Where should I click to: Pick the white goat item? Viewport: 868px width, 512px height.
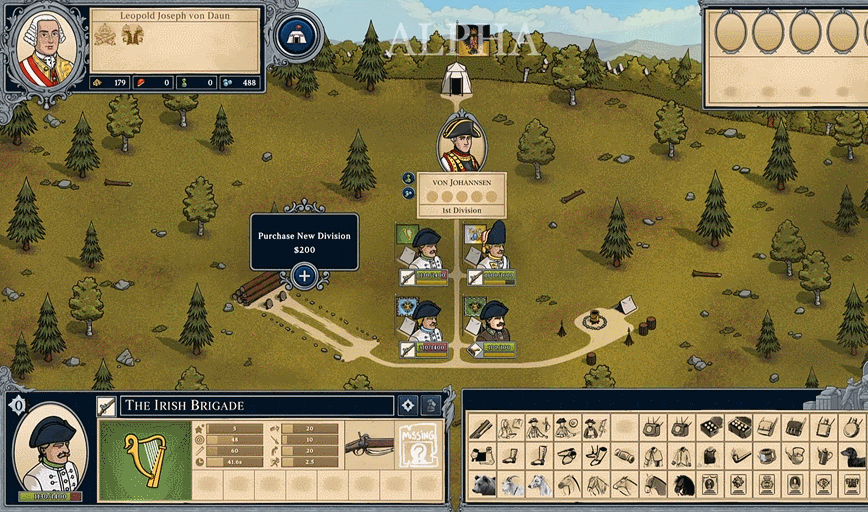[x=511, y=485]
